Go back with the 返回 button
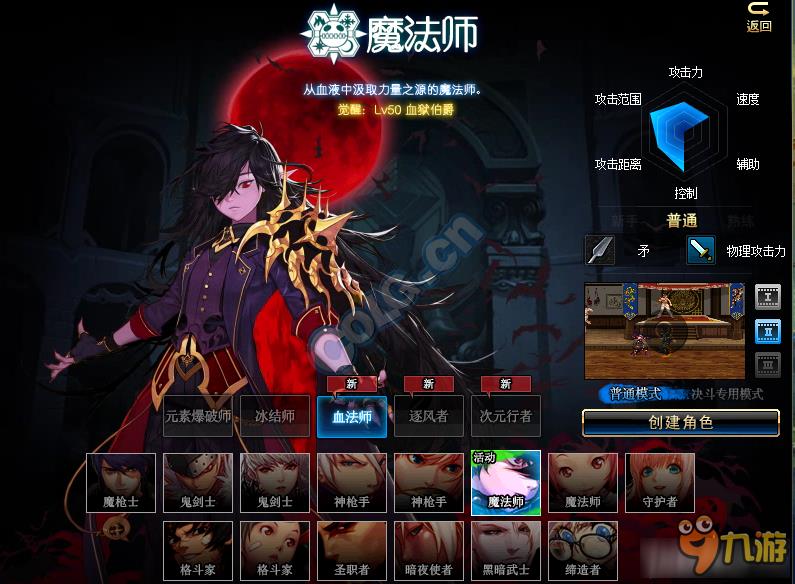Image resolution: width=795 pixels, height=584 pixels. (759, 17)
